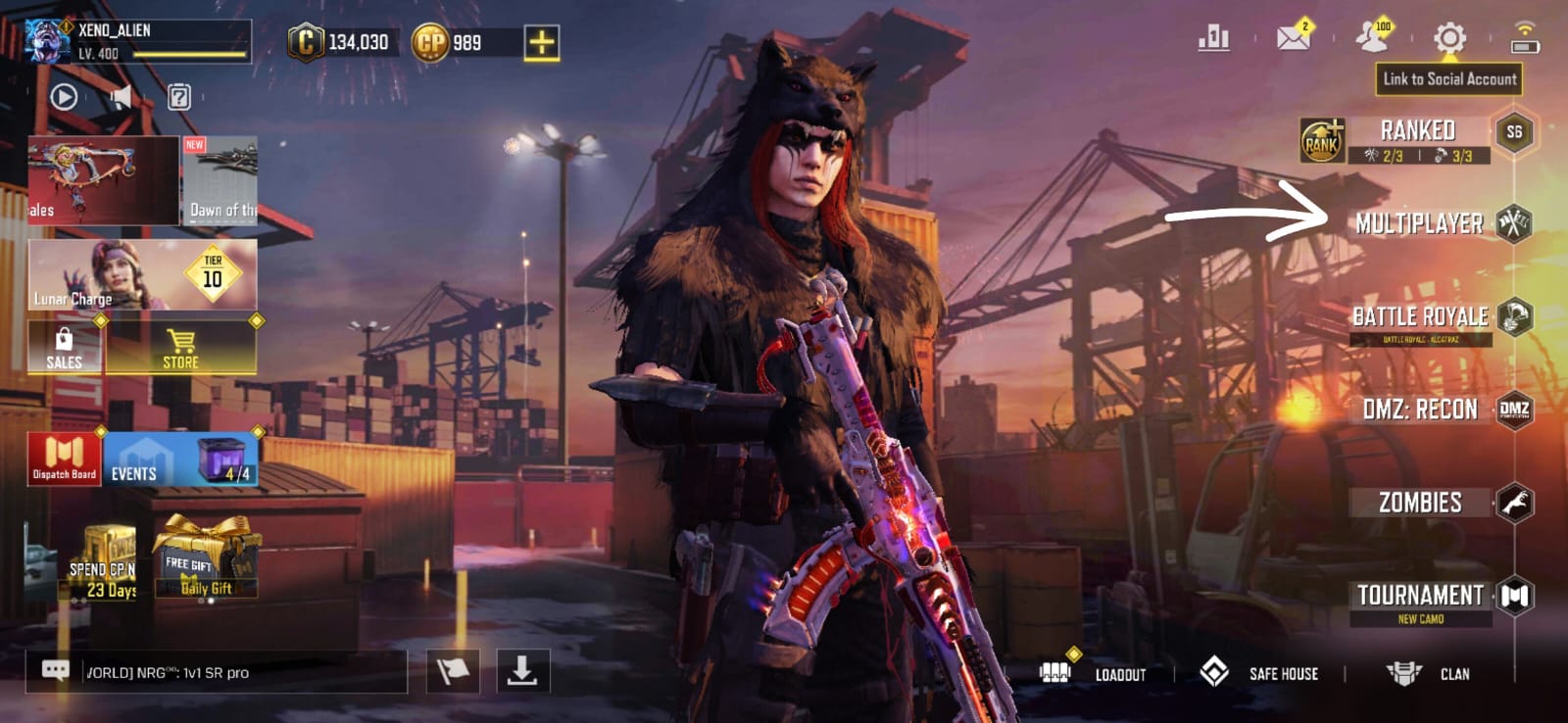Add CP with the yellow plus button
The image size is (1568, 723).
[541, 42]
